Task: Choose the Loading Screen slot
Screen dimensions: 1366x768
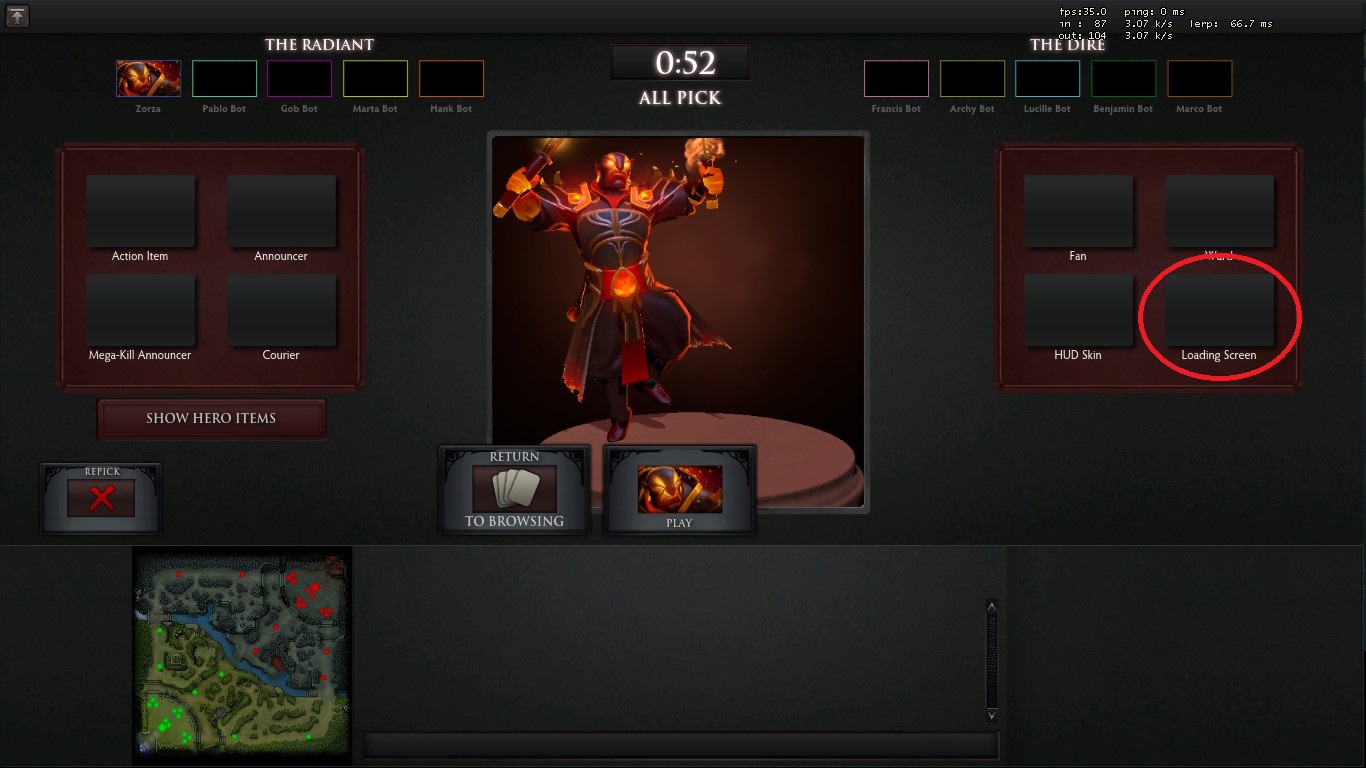Action: point(1219,310)
